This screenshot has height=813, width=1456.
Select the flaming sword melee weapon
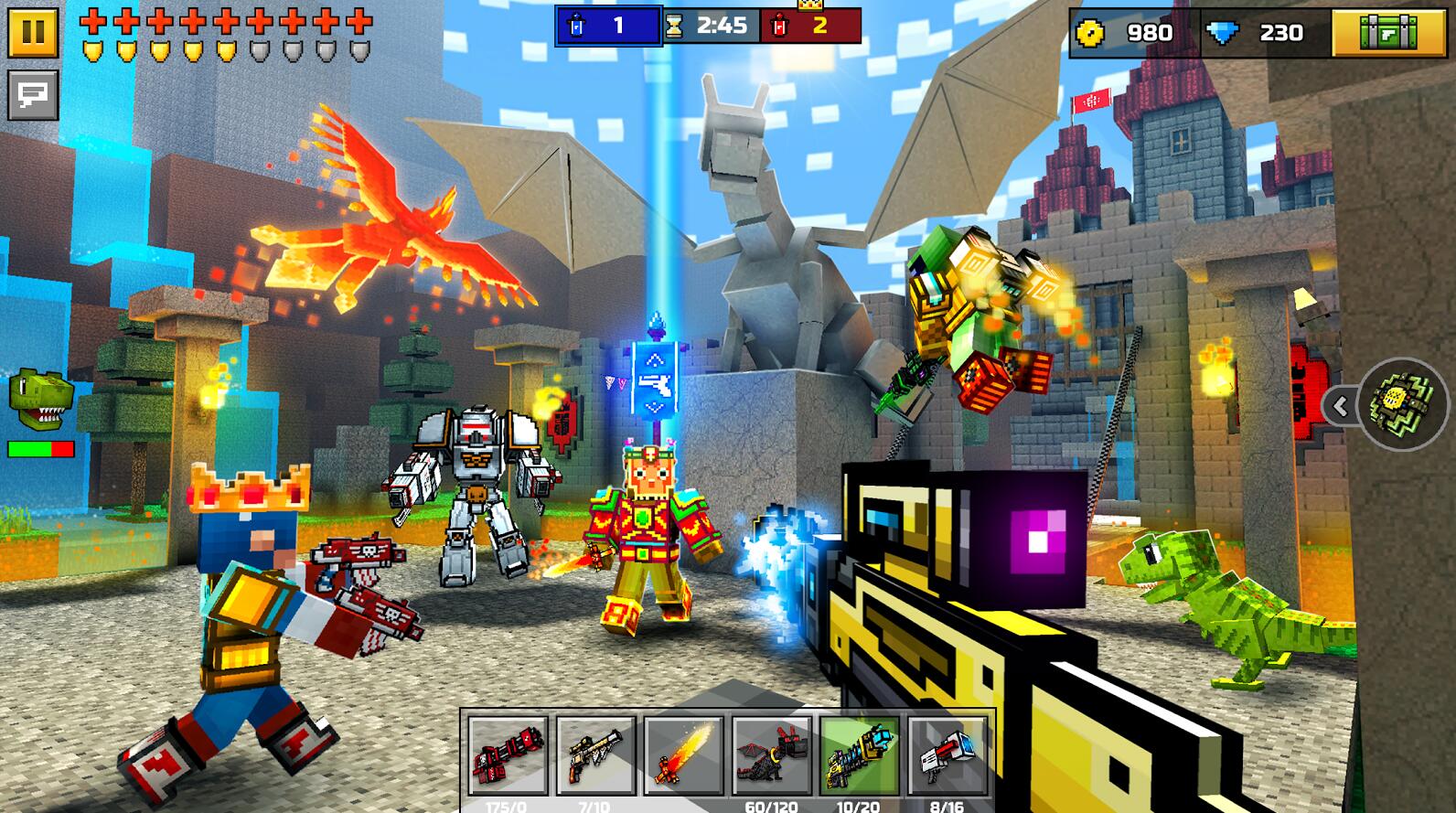(x=684, y=759)
